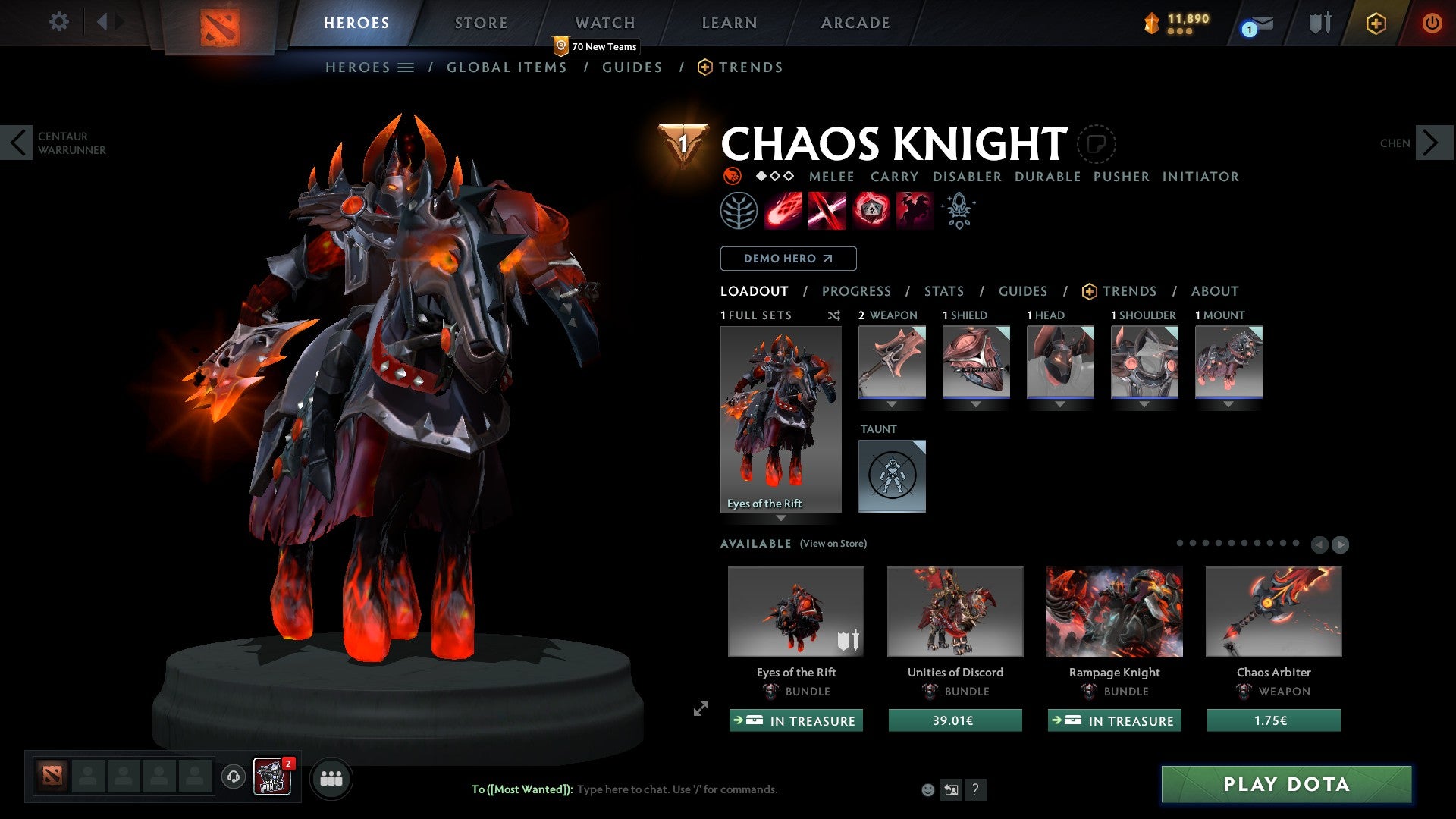1456x819 pixels.
Task: Open the armory shield and sword icon
Action: (1318, 23)
